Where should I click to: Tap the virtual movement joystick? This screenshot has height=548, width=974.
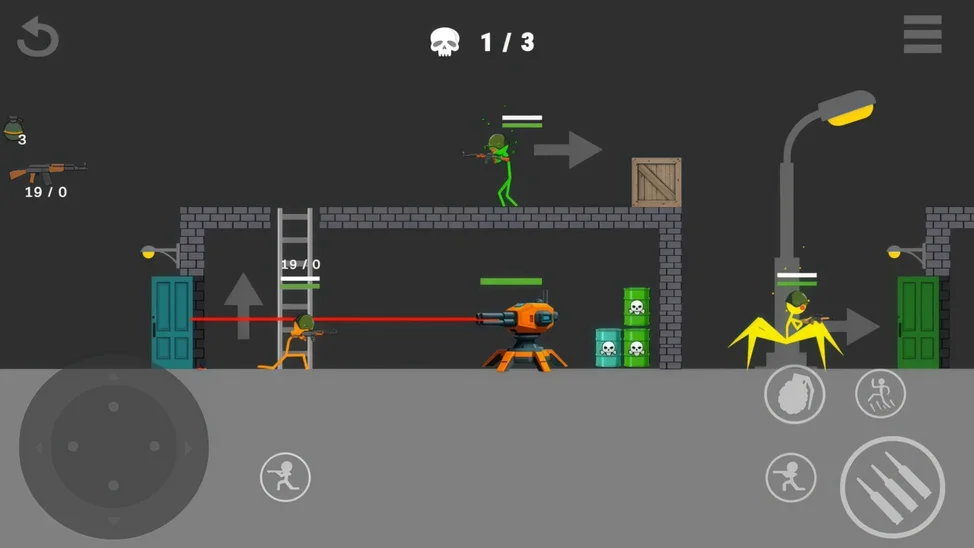[x=114, y=447]
